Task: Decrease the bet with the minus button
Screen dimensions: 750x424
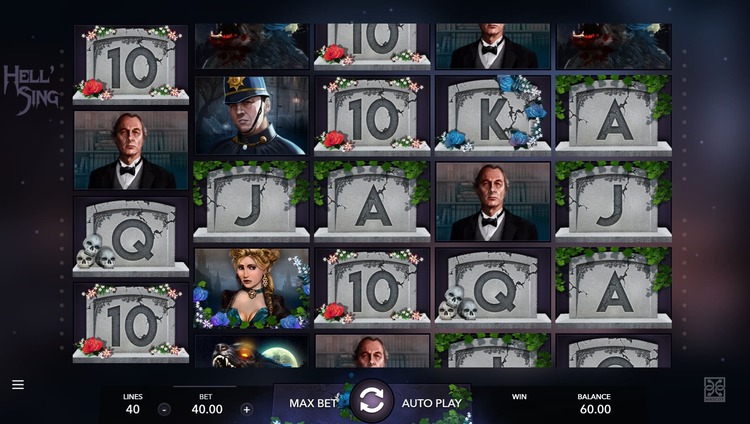Action: pos(164,409)
